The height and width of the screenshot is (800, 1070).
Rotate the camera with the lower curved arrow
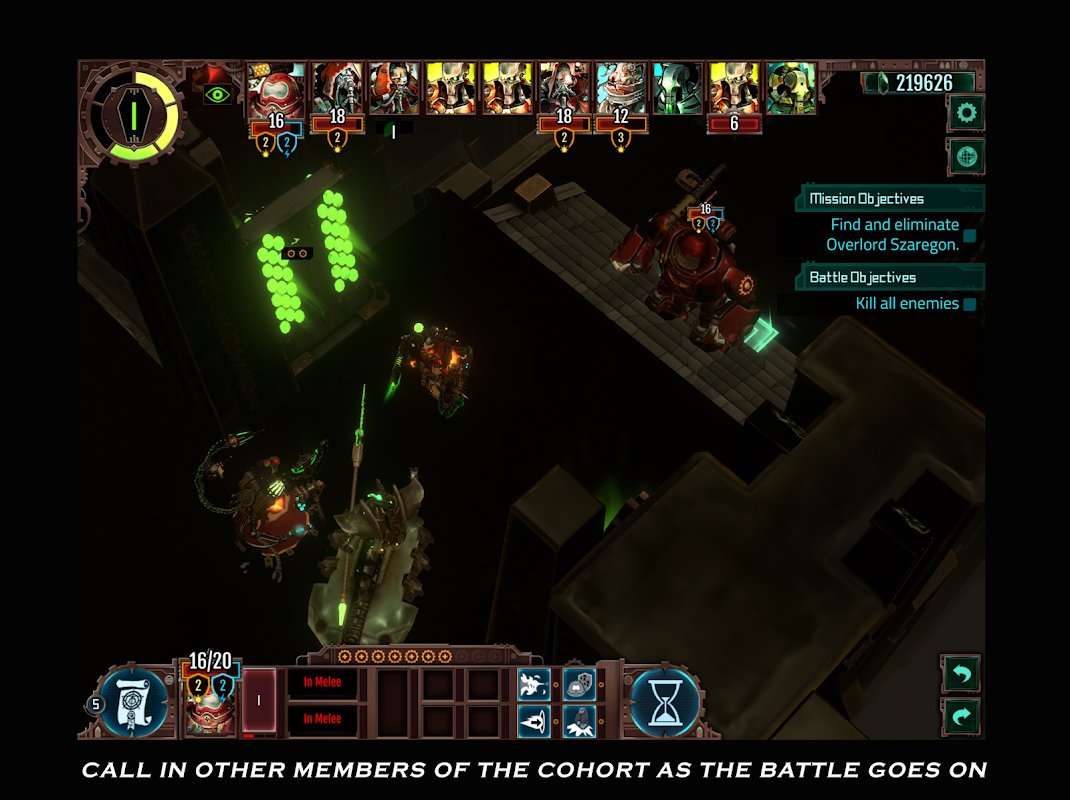(961, 717)
